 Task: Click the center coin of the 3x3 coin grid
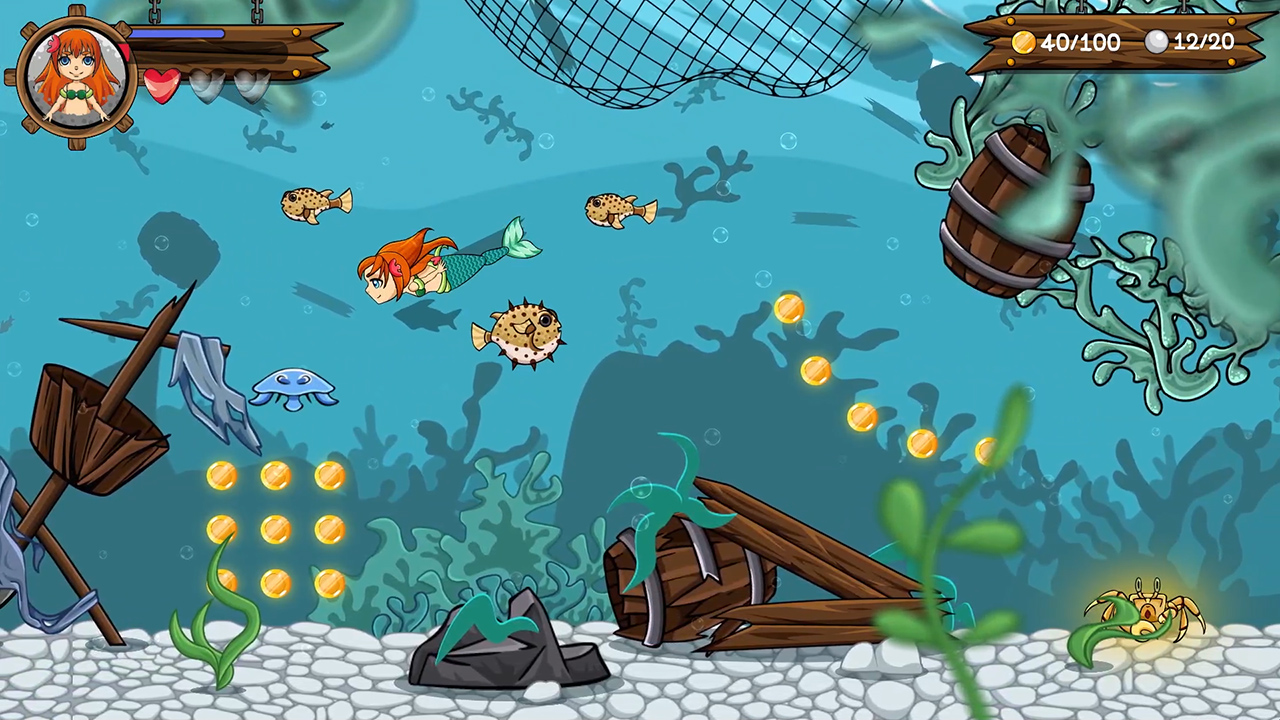(277, 530)
